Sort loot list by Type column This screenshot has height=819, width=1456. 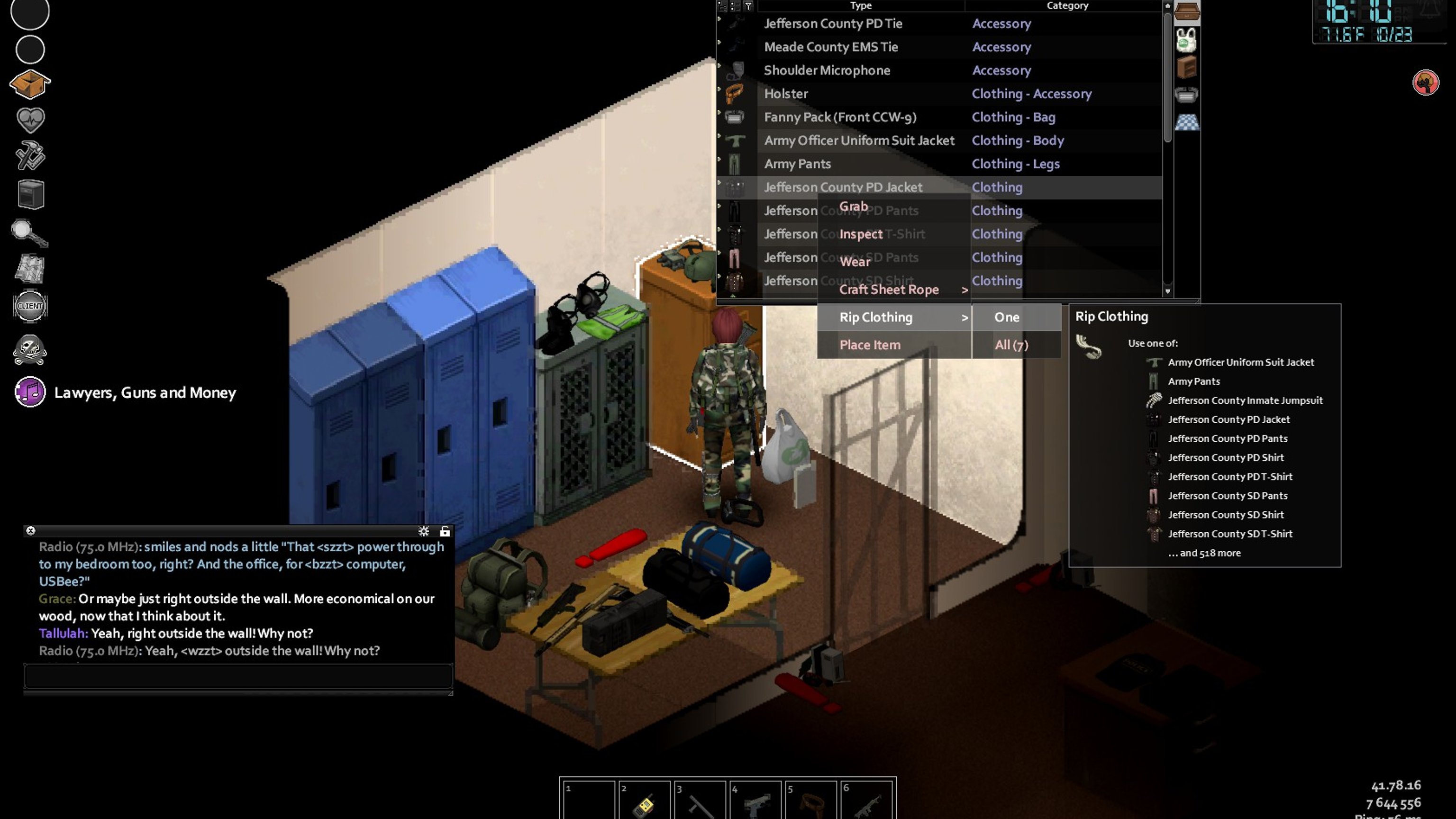pos(860,6)
